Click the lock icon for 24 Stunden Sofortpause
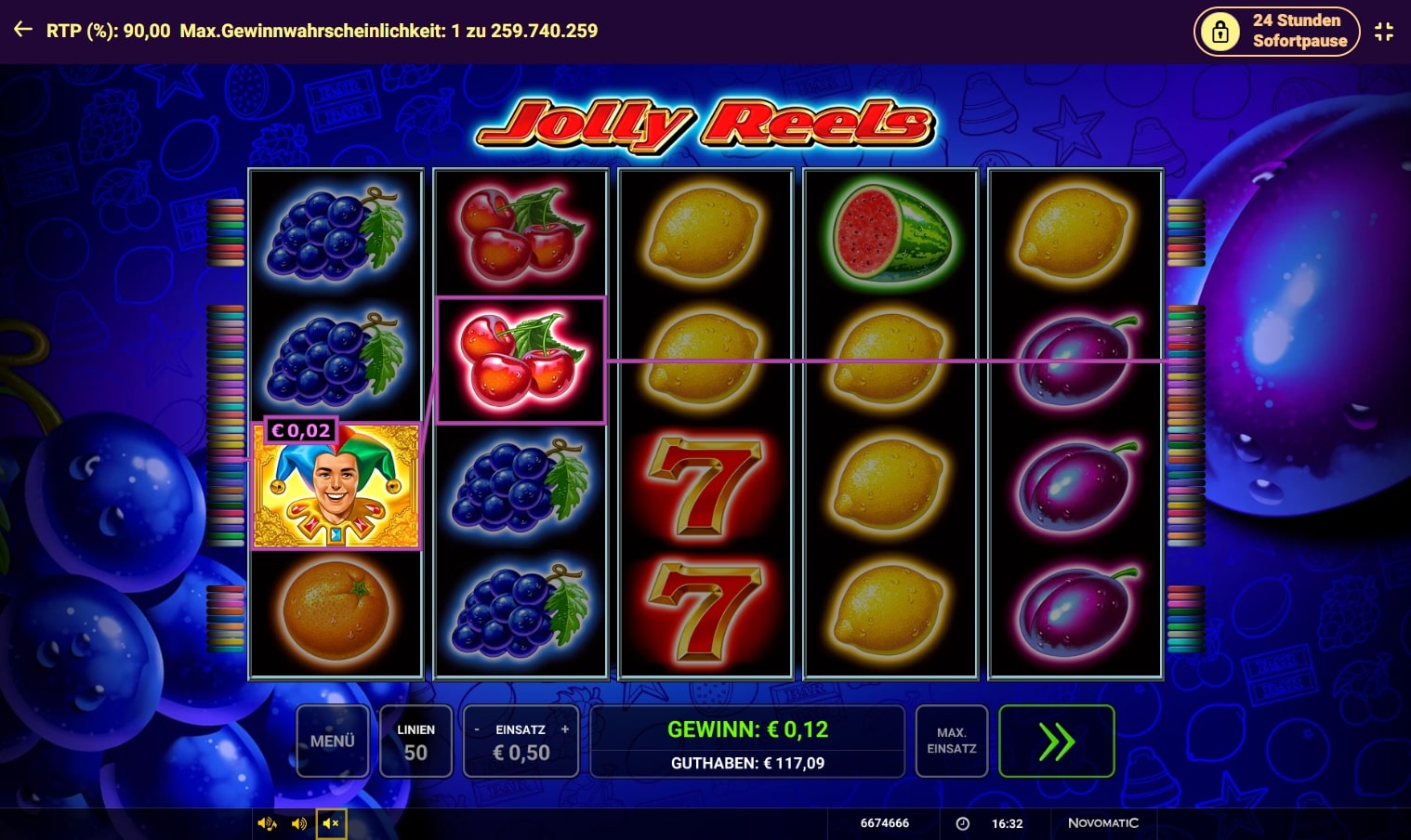 pyautogui.click(x=1219, y=31)
